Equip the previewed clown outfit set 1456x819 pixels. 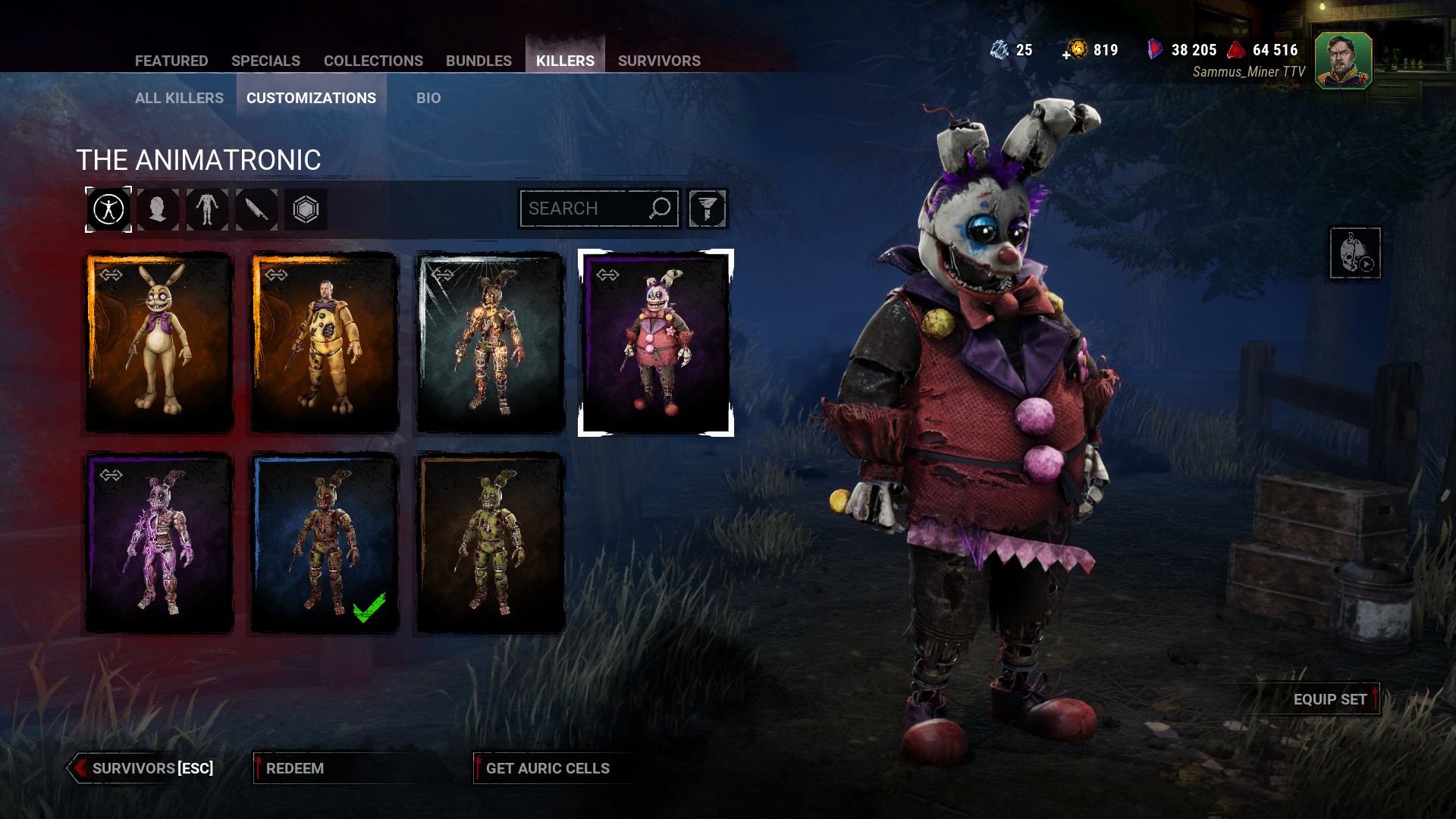tap(1330, 699)
